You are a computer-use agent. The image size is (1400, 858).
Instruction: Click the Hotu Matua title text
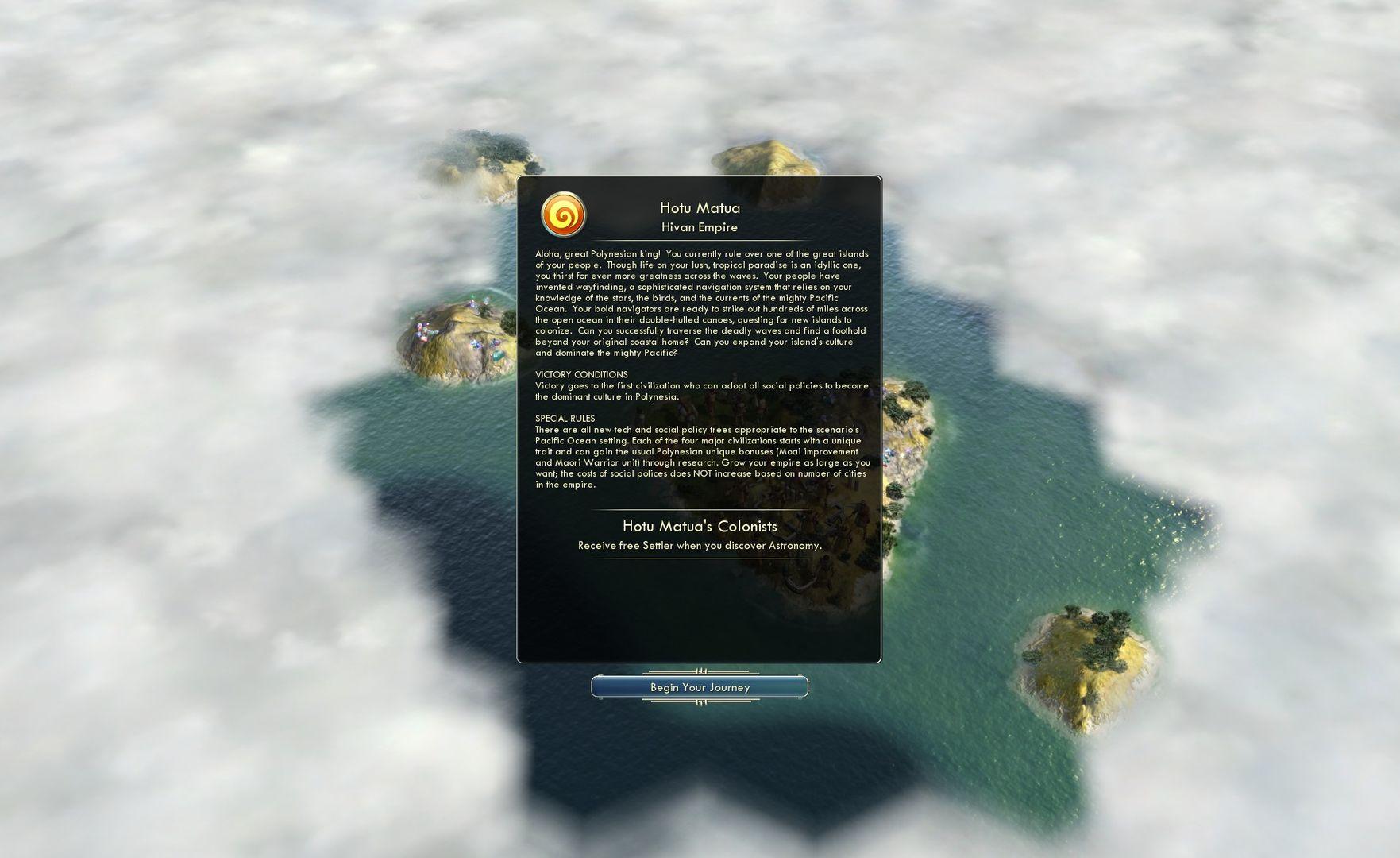(x=700, y=207)
